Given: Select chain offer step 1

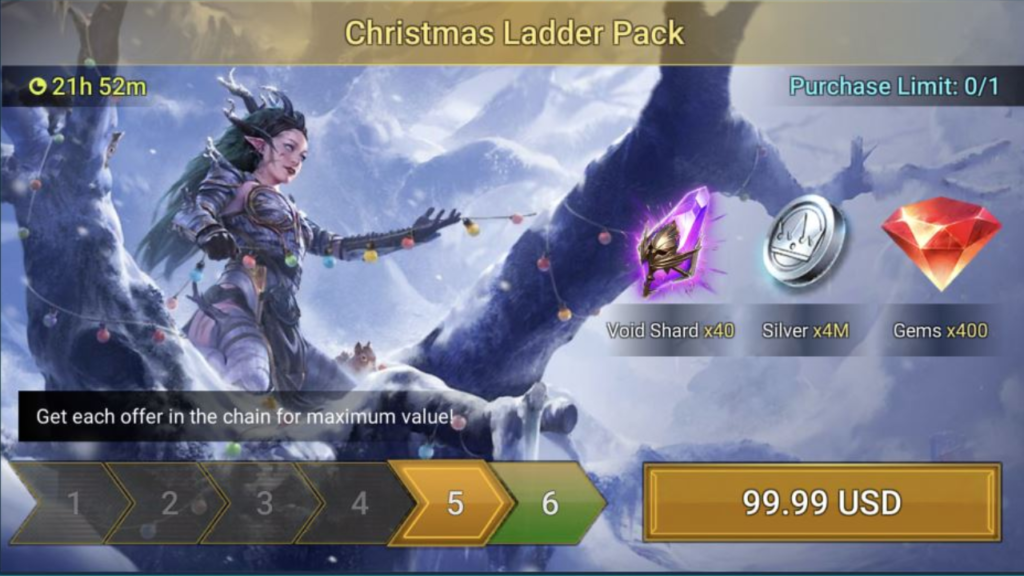Looking at the screenshot, I should (74, 503).
